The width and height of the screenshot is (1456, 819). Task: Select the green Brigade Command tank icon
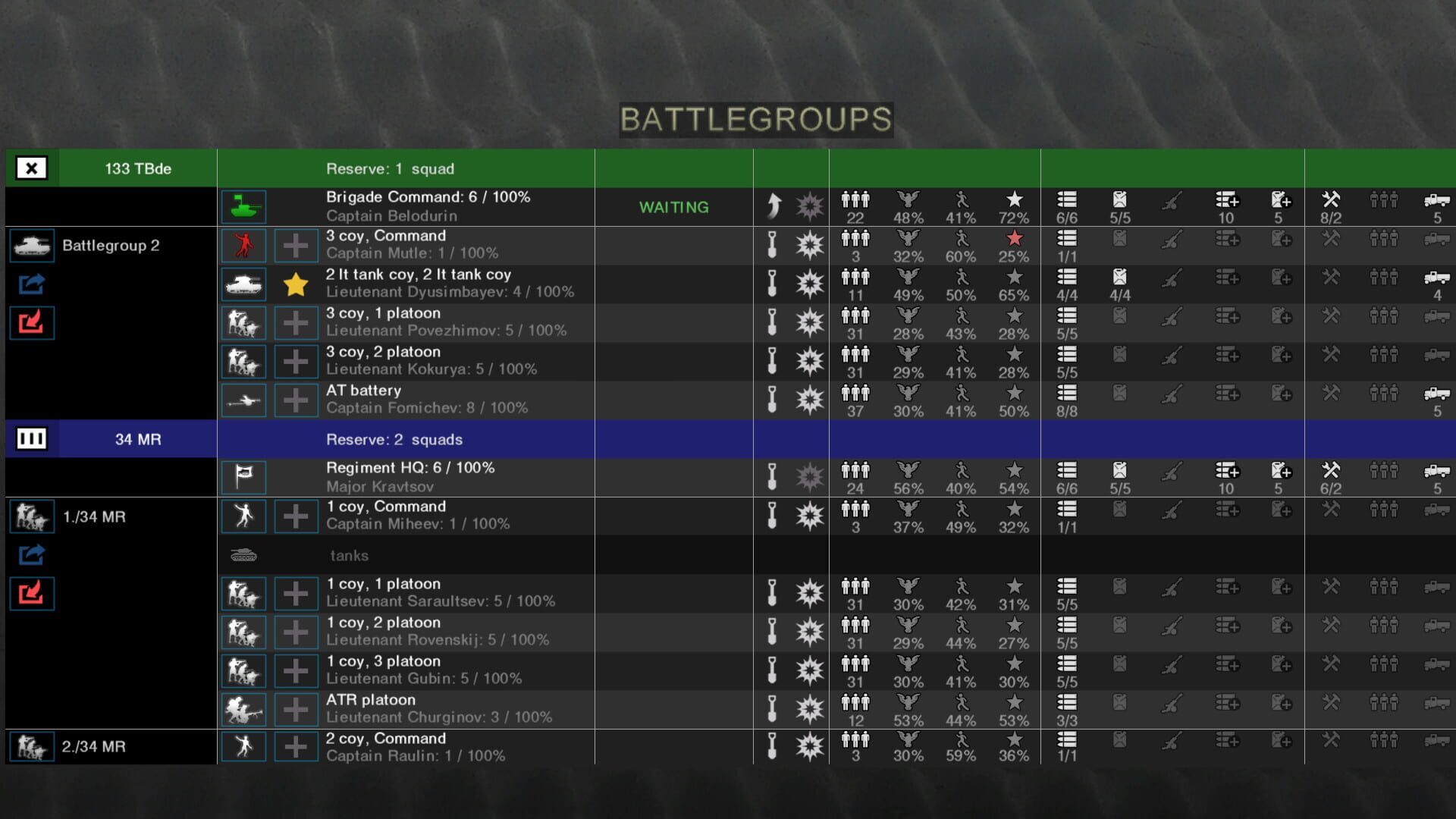(243, 206)
